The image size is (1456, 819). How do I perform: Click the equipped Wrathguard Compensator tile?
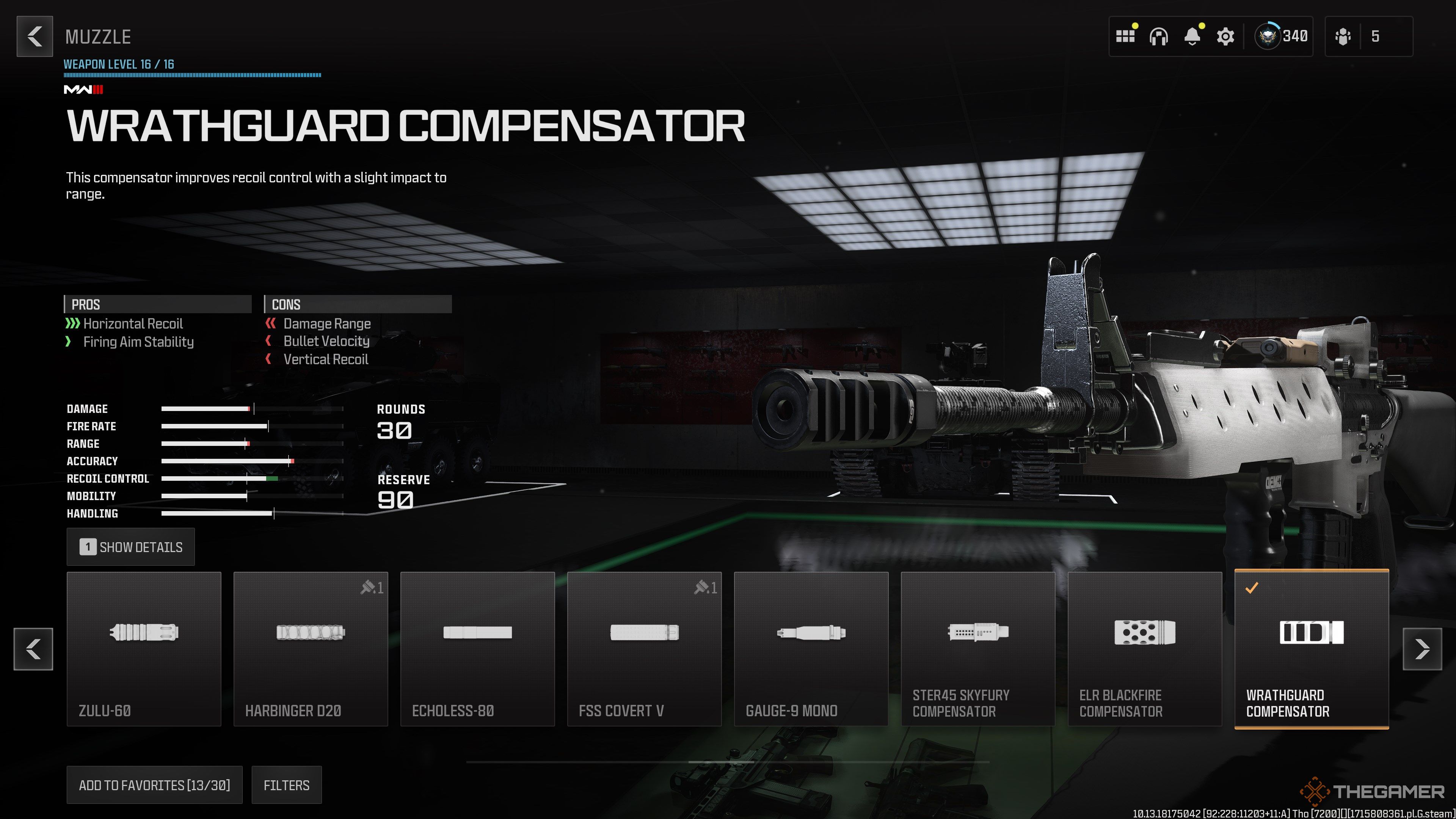tap(1311, 648)
